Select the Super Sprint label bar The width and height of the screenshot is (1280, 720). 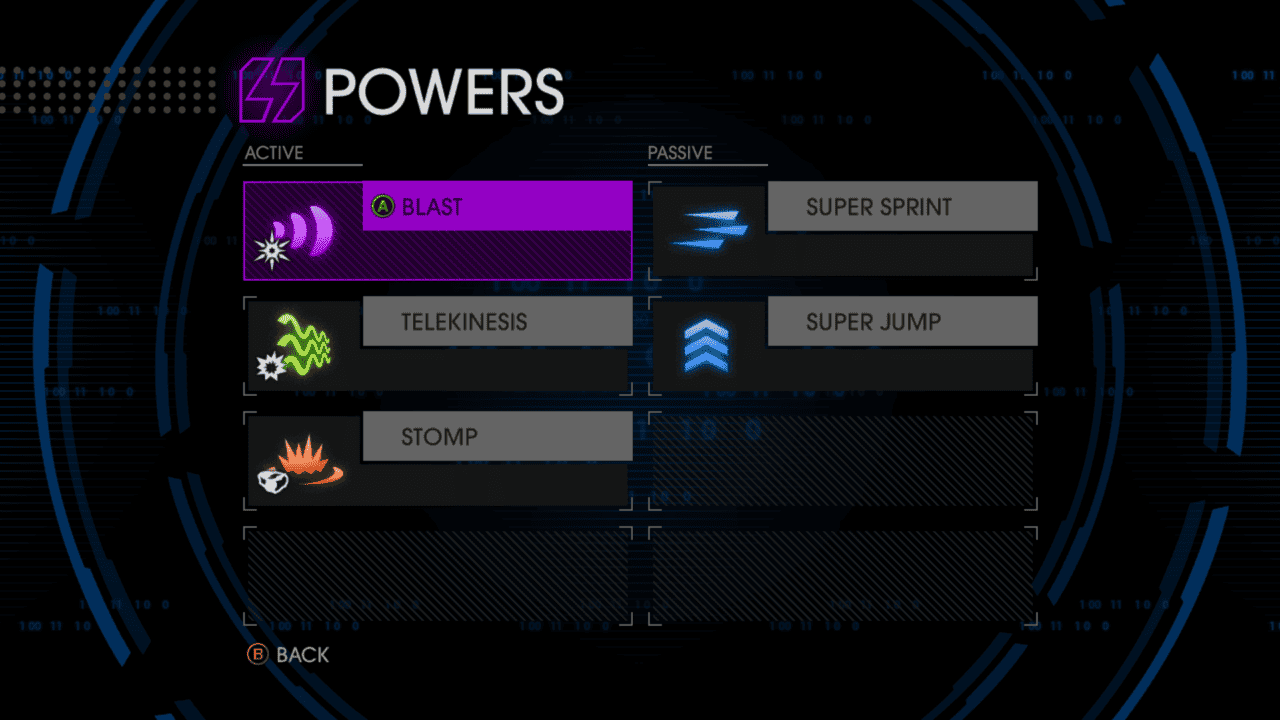pos(902,206)
